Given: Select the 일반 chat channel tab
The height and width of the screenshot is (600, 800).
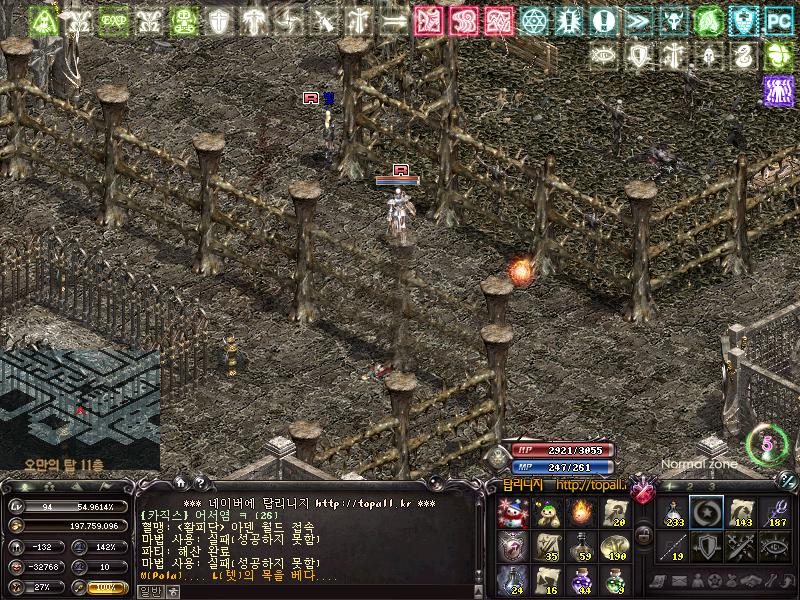Looking at the screenshot, I should click(148, 591).
